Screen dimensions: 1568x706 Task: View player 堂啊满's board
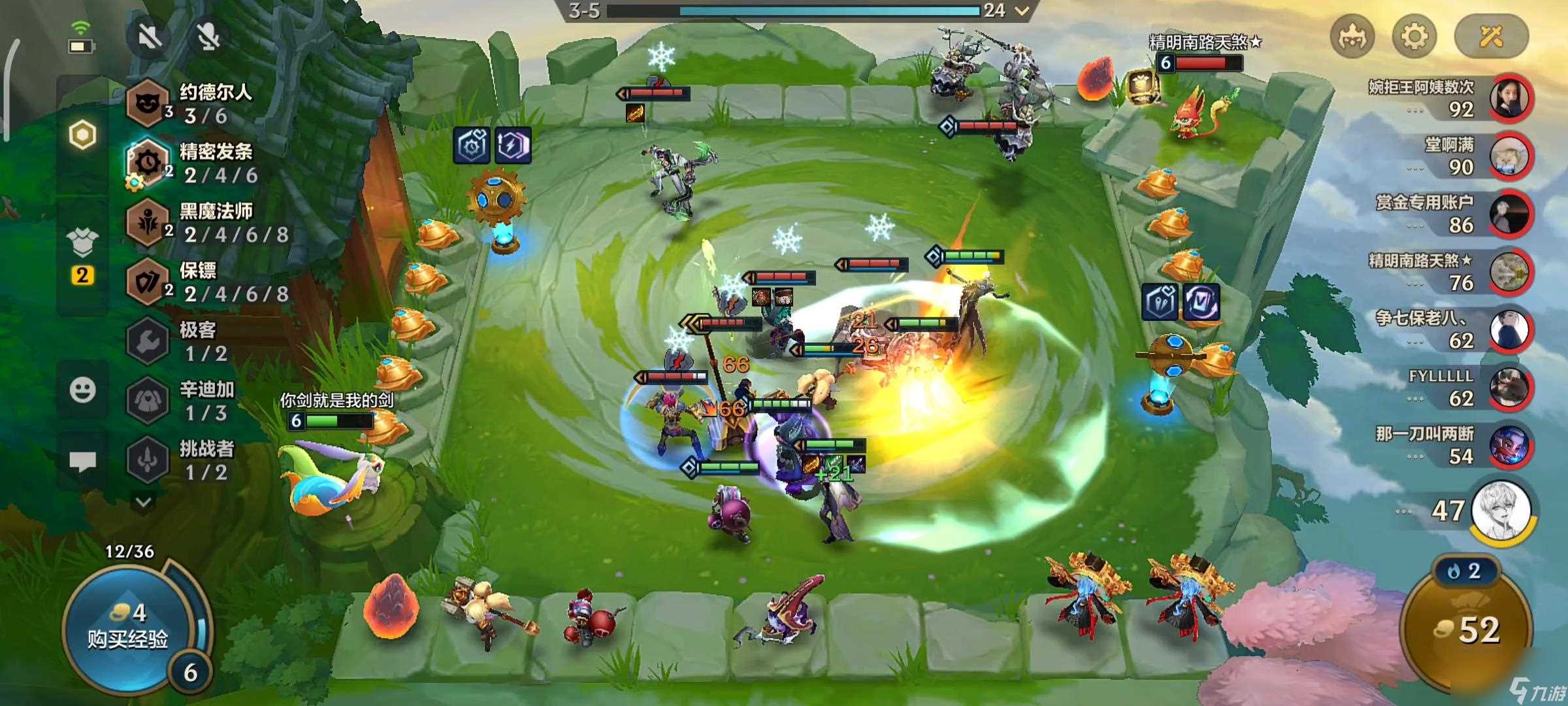[1510, 156]
